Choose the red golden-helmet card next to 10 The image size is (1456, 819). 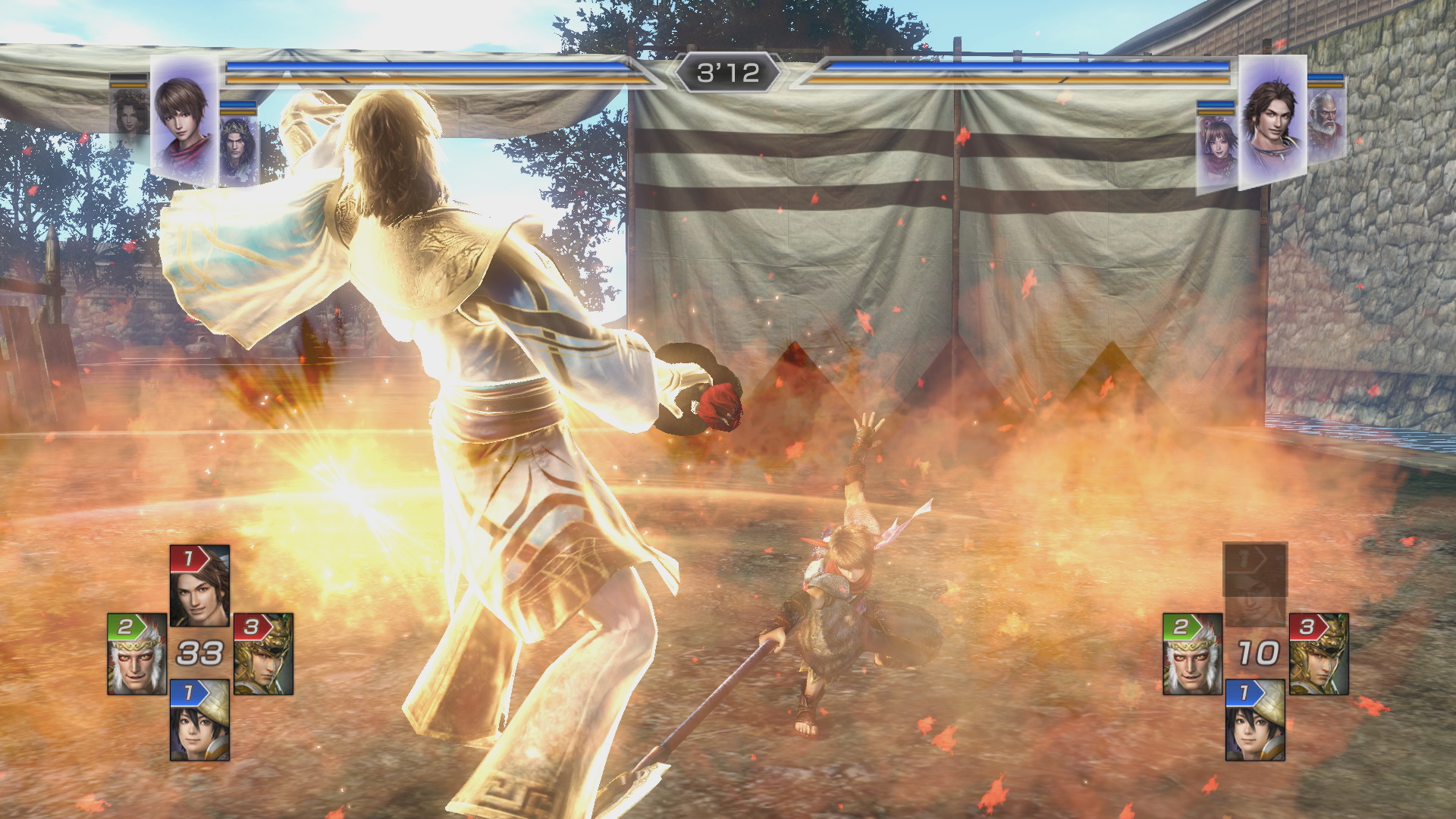[x=1319, y=654]
